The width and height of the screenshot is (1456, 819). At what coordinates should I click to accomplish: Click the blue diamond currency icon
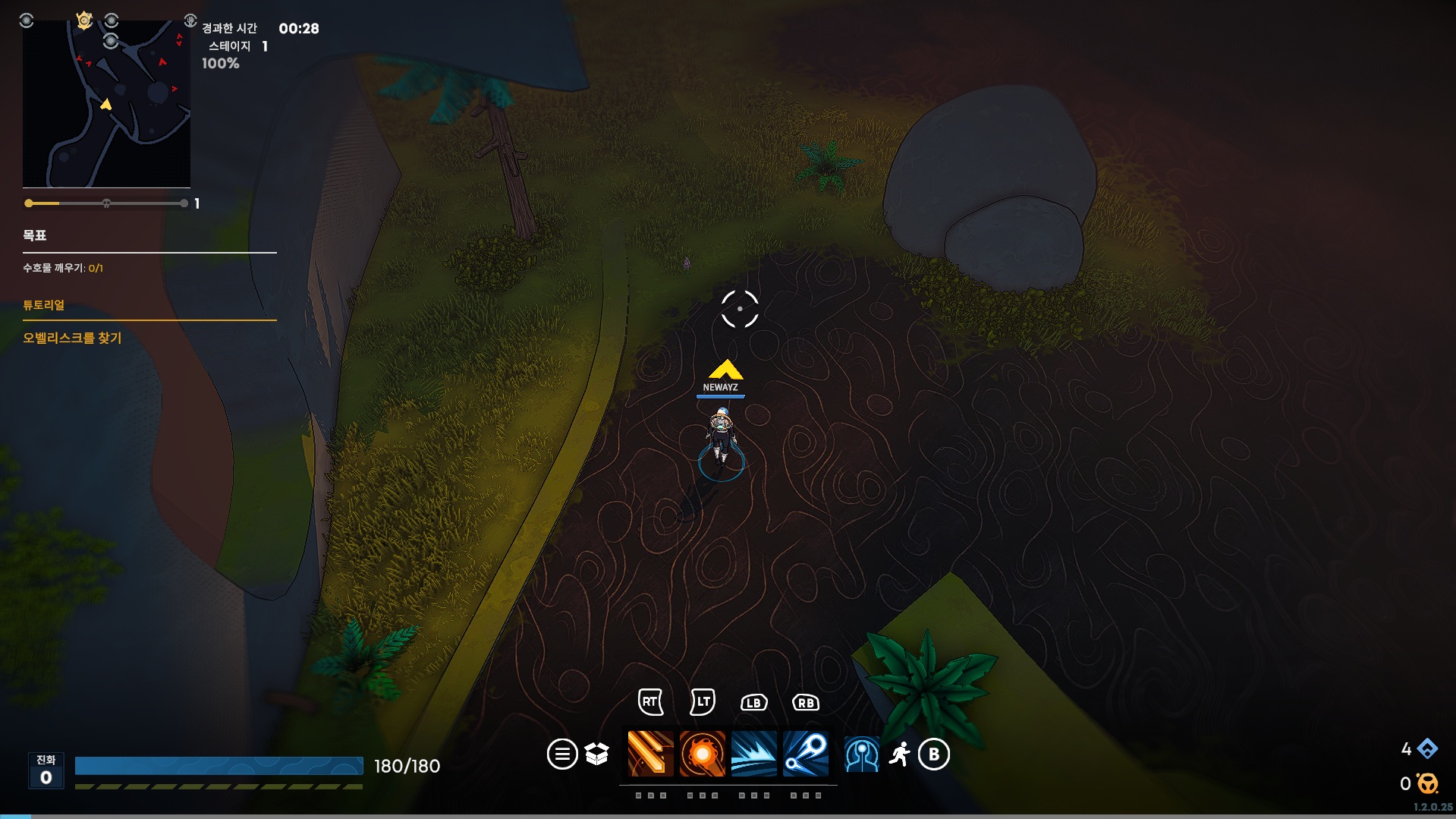(1427, 749)
